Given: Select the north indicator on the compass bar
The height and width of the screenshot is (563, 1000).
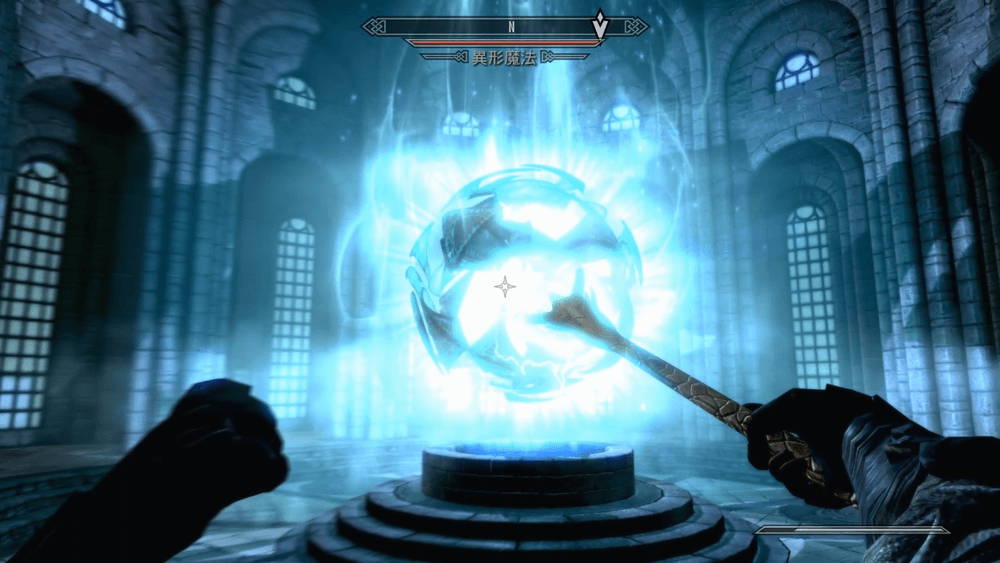Looking at the screenshot, I should point(511,27).
